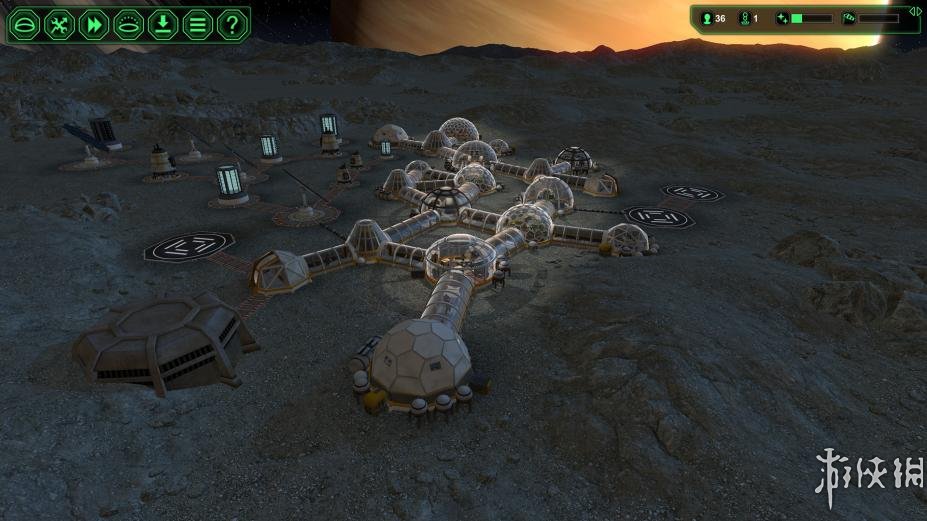Click the food supply status icon
927x521 pixels.
848,18
